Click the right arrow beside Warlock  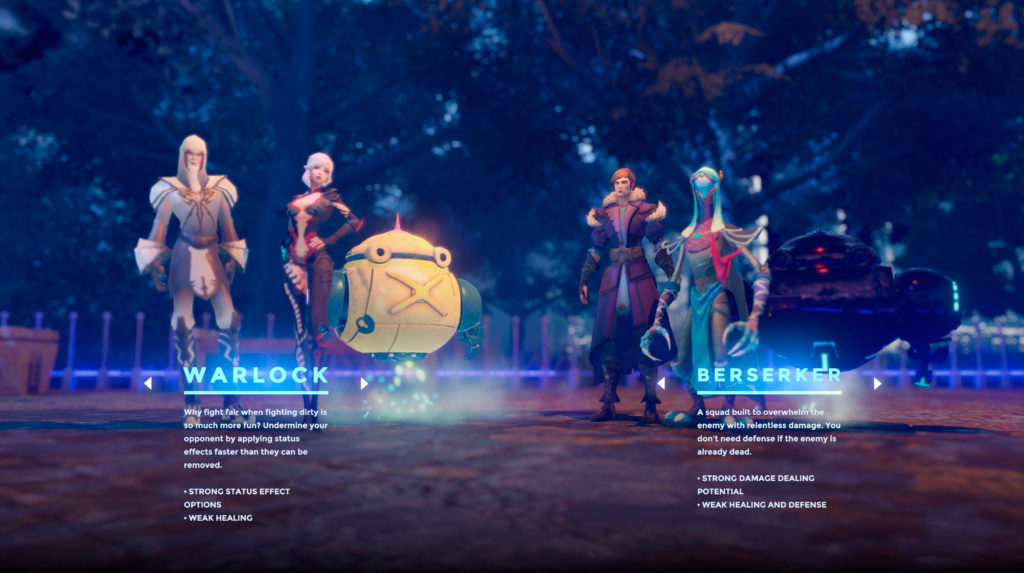click(x=364, y=382)
